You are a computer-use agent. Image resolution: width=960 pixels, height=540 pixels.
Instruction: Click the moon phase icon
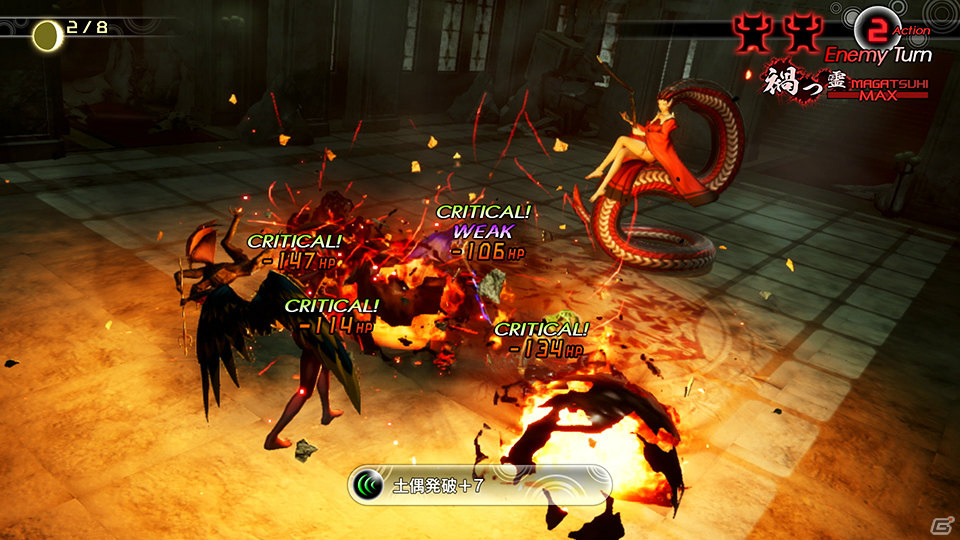[x=45, y=36]
